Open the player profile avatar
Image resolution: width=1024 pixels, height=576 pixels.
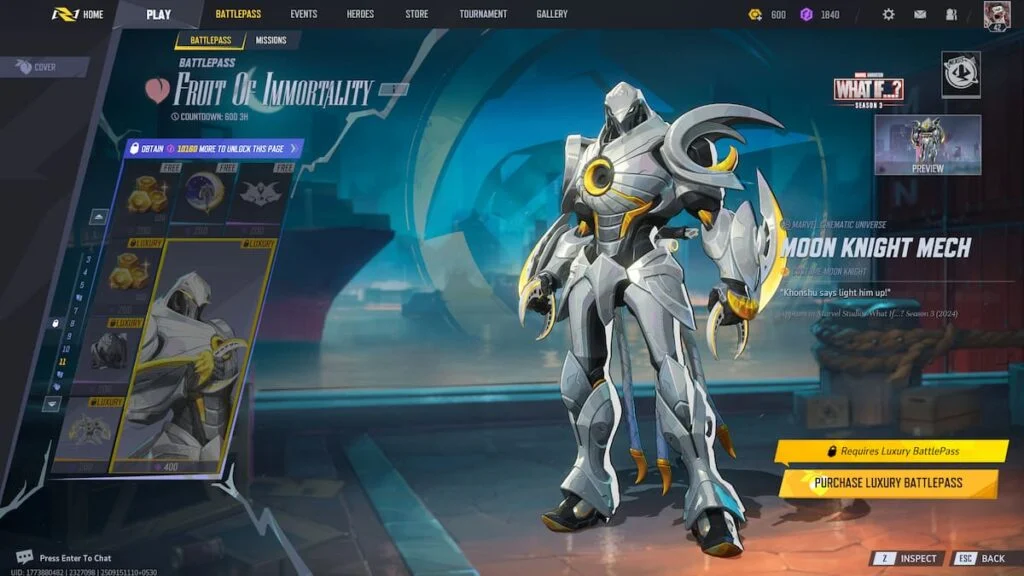point(997,15)
